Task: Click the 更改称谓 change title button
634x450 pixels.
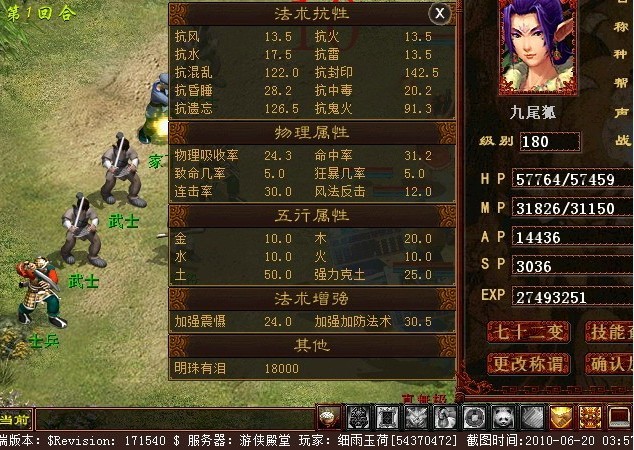Action: tap(526, 364)
